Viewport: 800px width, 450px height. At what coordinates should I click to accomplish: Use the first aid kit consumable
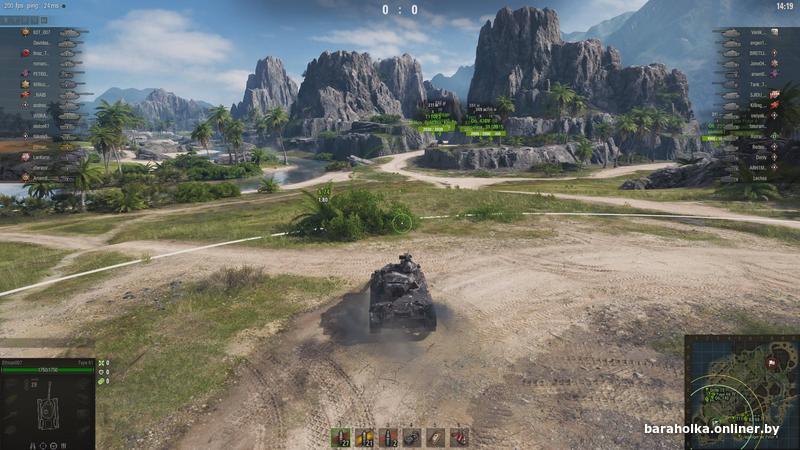[436, 437]
